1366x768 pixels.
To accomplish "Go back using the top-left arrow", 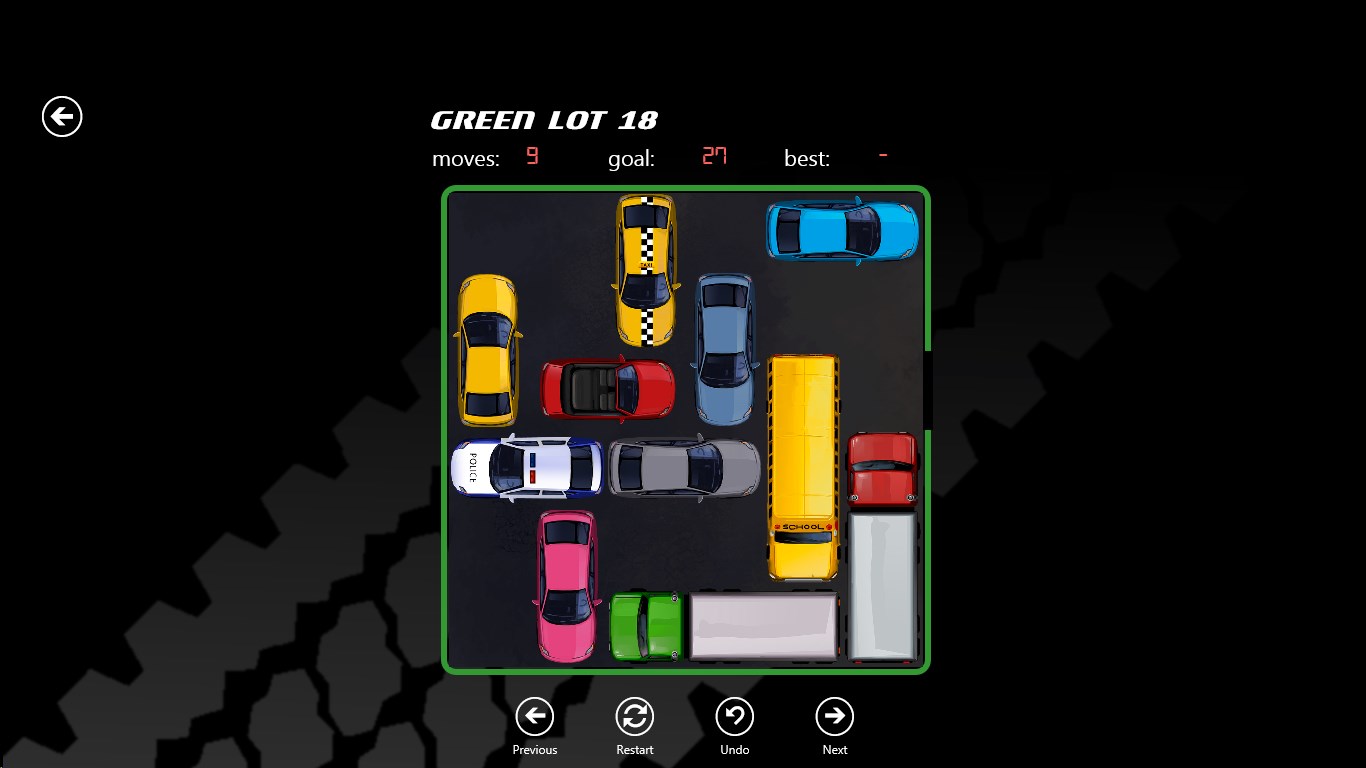I will (x=62, y=117).
